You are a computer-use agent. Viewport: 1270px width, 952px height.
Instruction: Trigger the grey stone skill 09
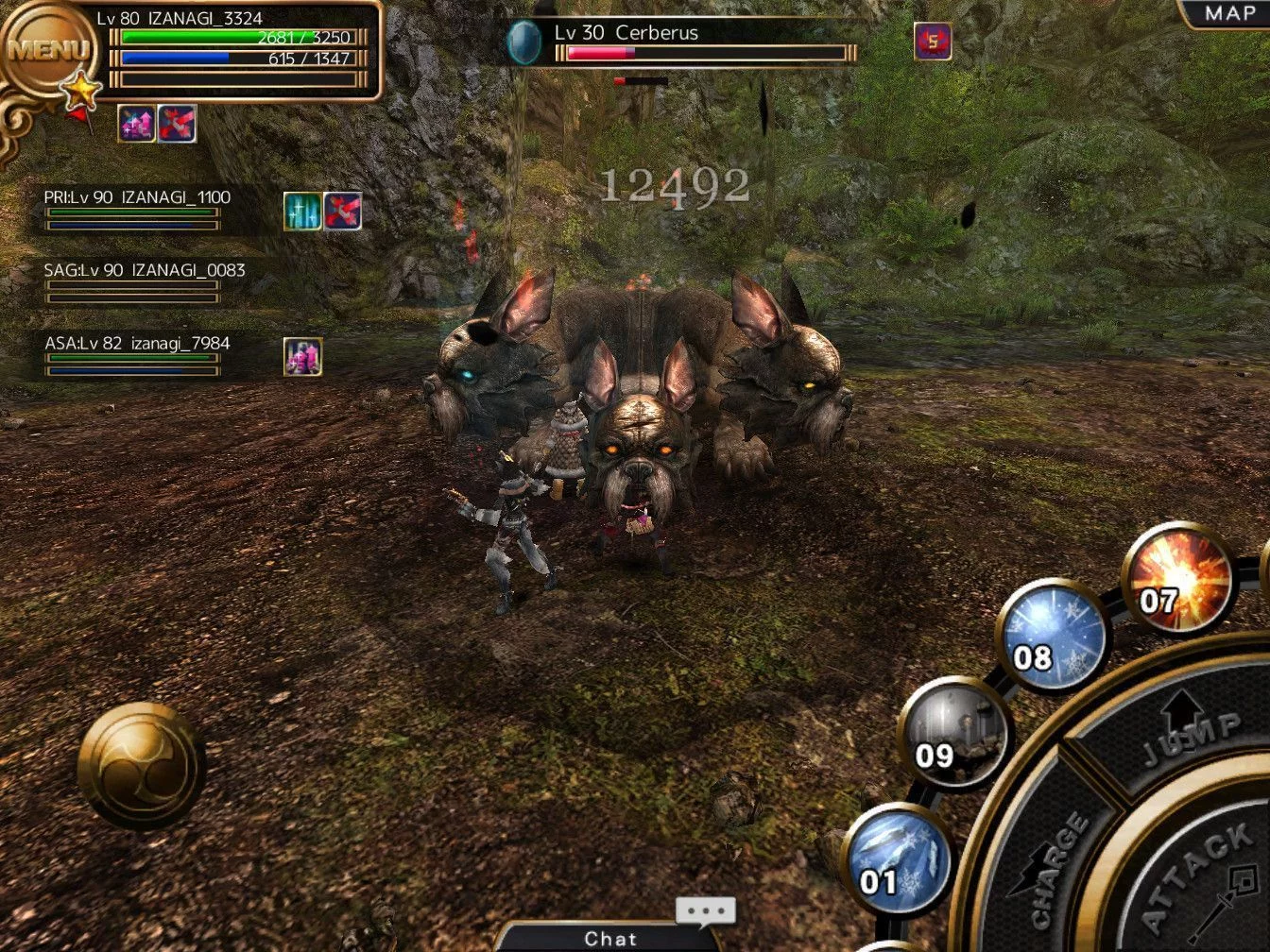point(954,734)
